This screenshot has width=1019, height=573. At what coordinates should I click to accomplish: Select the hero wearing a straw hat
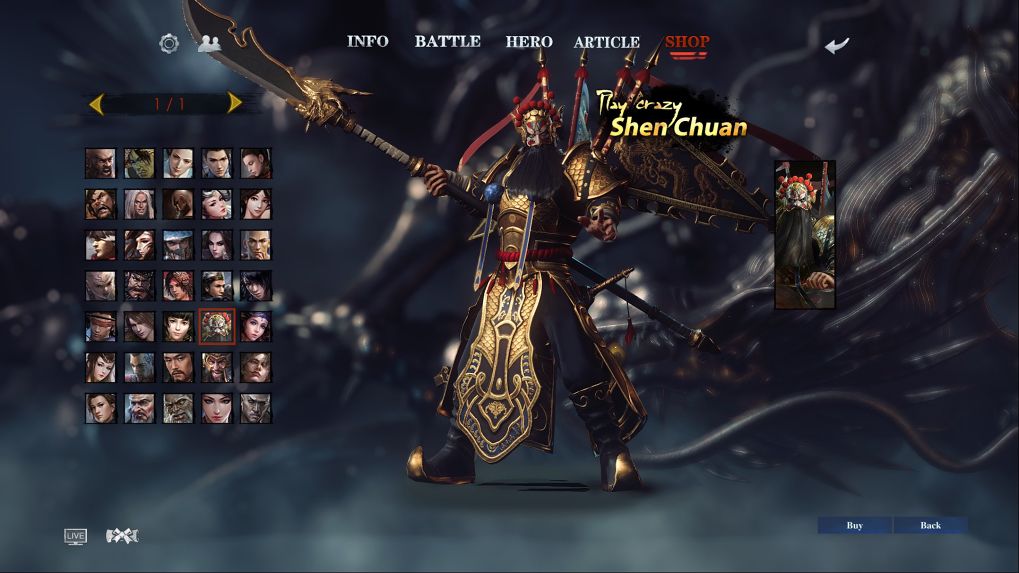coord(100,326)
